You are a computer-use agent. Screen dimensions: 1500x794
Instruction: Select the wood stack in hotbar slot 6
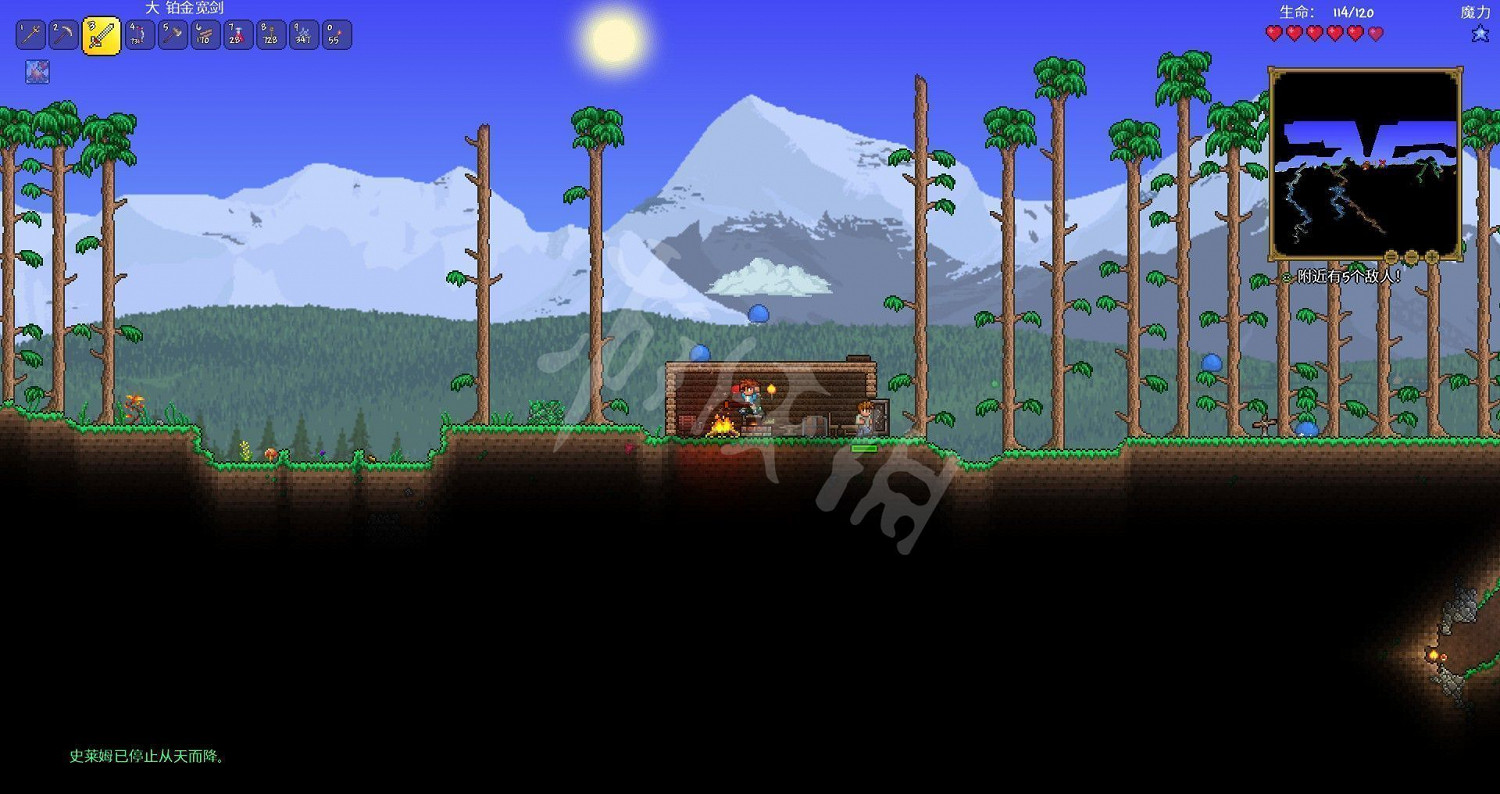[x=203, y=34]
